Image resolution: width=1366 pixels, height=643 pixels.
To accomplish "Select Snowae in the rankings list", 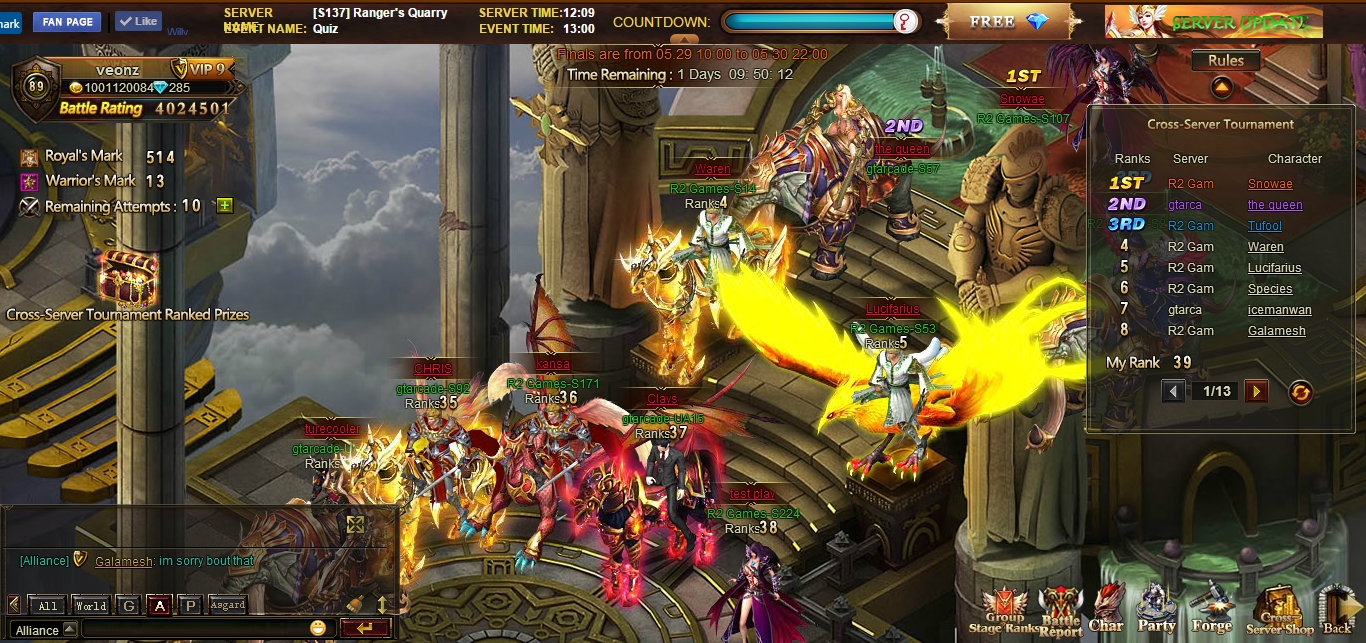I will (x=1270, y=184).
